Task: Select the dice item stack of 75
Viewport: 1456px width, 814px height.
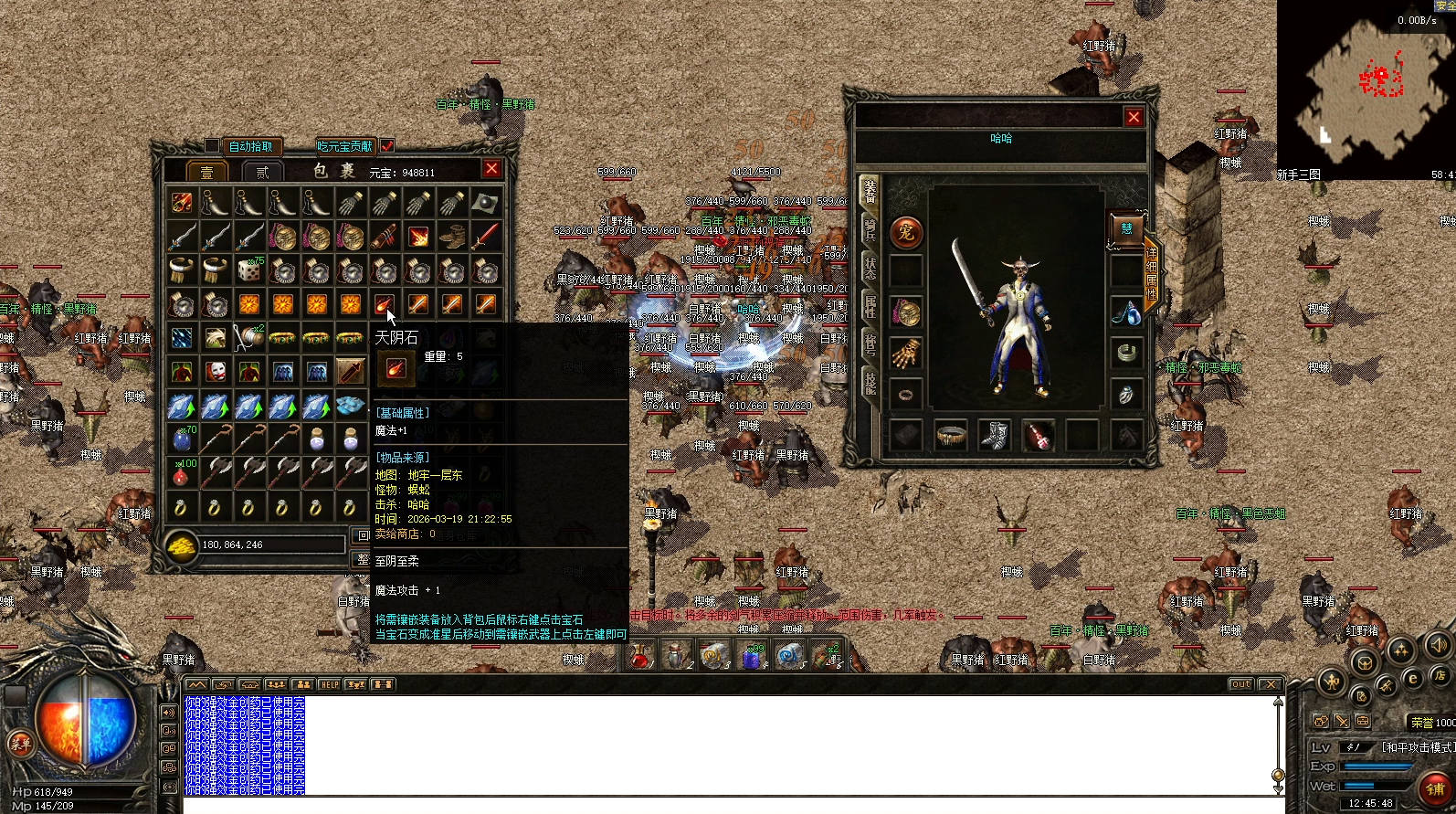Action: pyautogui.click(x=248, y=270)
